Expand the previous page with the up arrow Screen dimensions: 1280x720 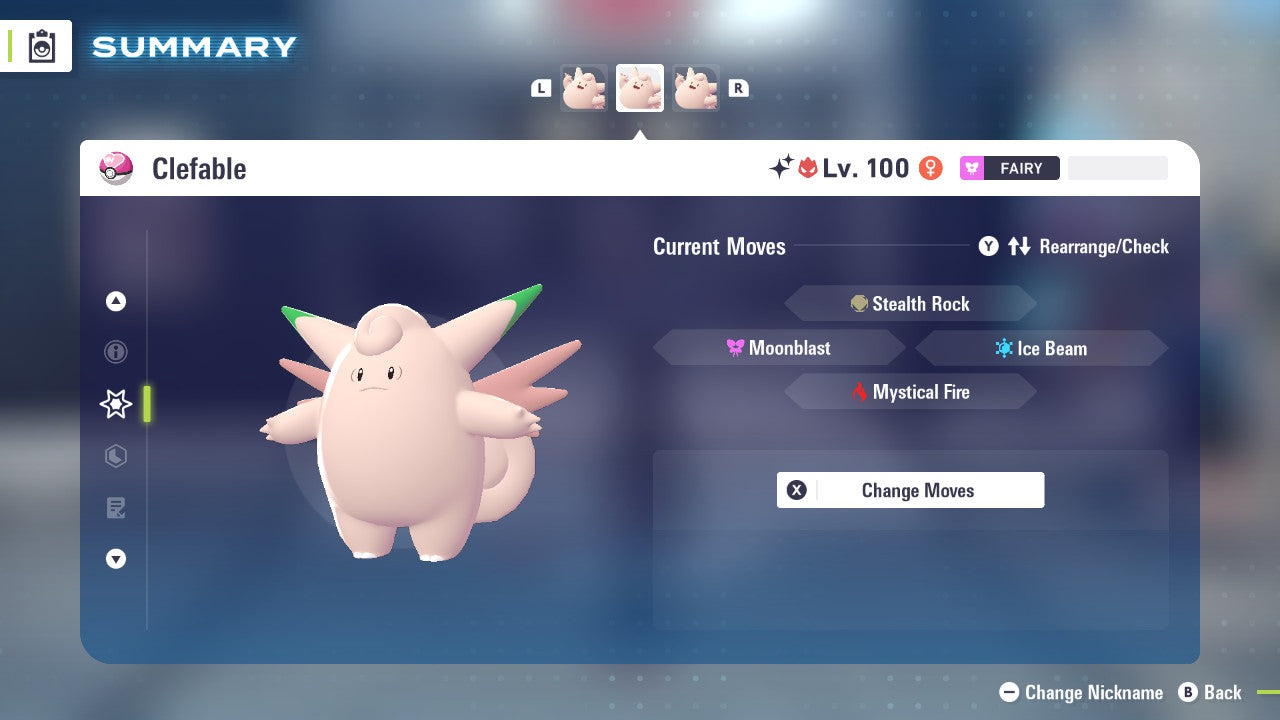coord(115,301)
